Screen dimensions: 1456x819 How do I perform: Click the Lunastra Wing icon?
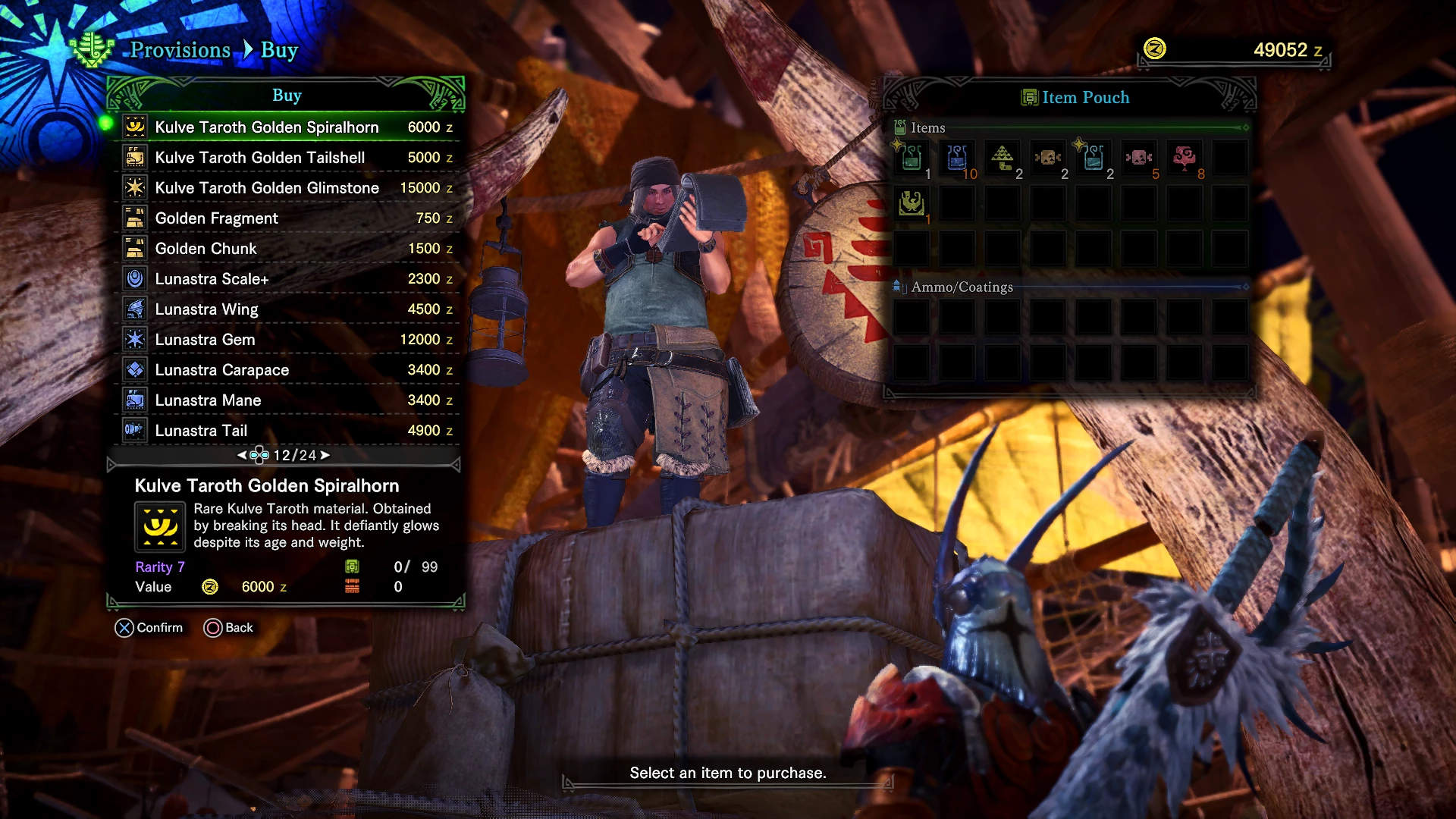tap(134, 309)
